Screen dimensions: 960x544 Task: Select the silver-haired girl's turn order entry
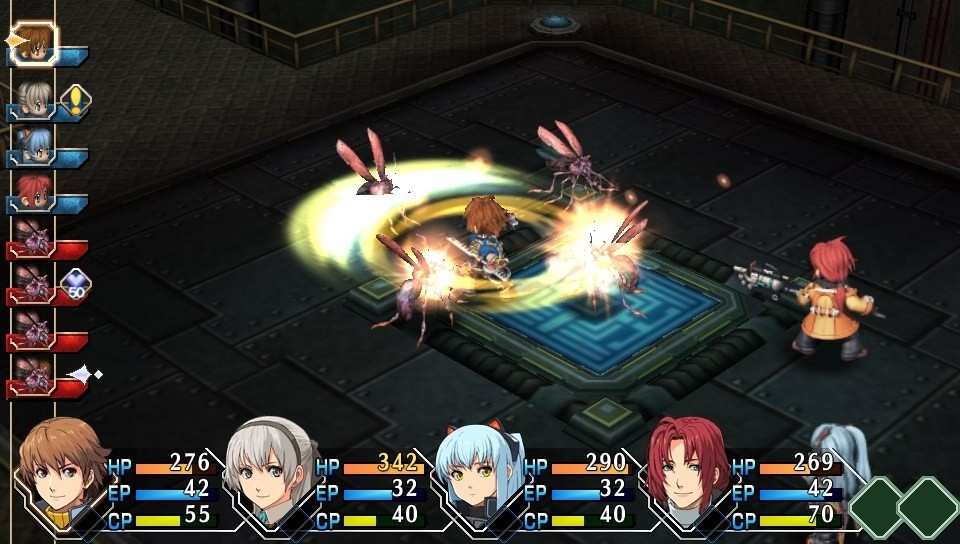(x=33, y=99)
